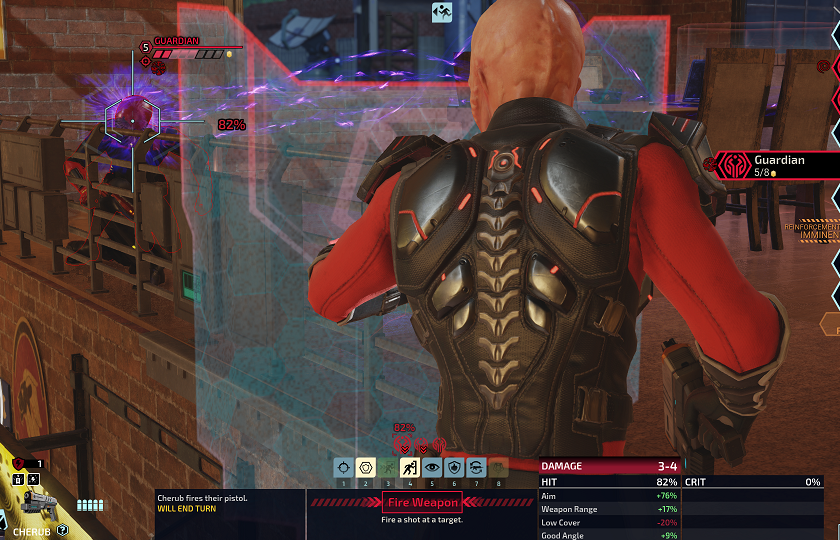The height and width of the screenshot is (540, 840).
Task: Choose the hexagon shield ability icon
Action: (365, 467)
